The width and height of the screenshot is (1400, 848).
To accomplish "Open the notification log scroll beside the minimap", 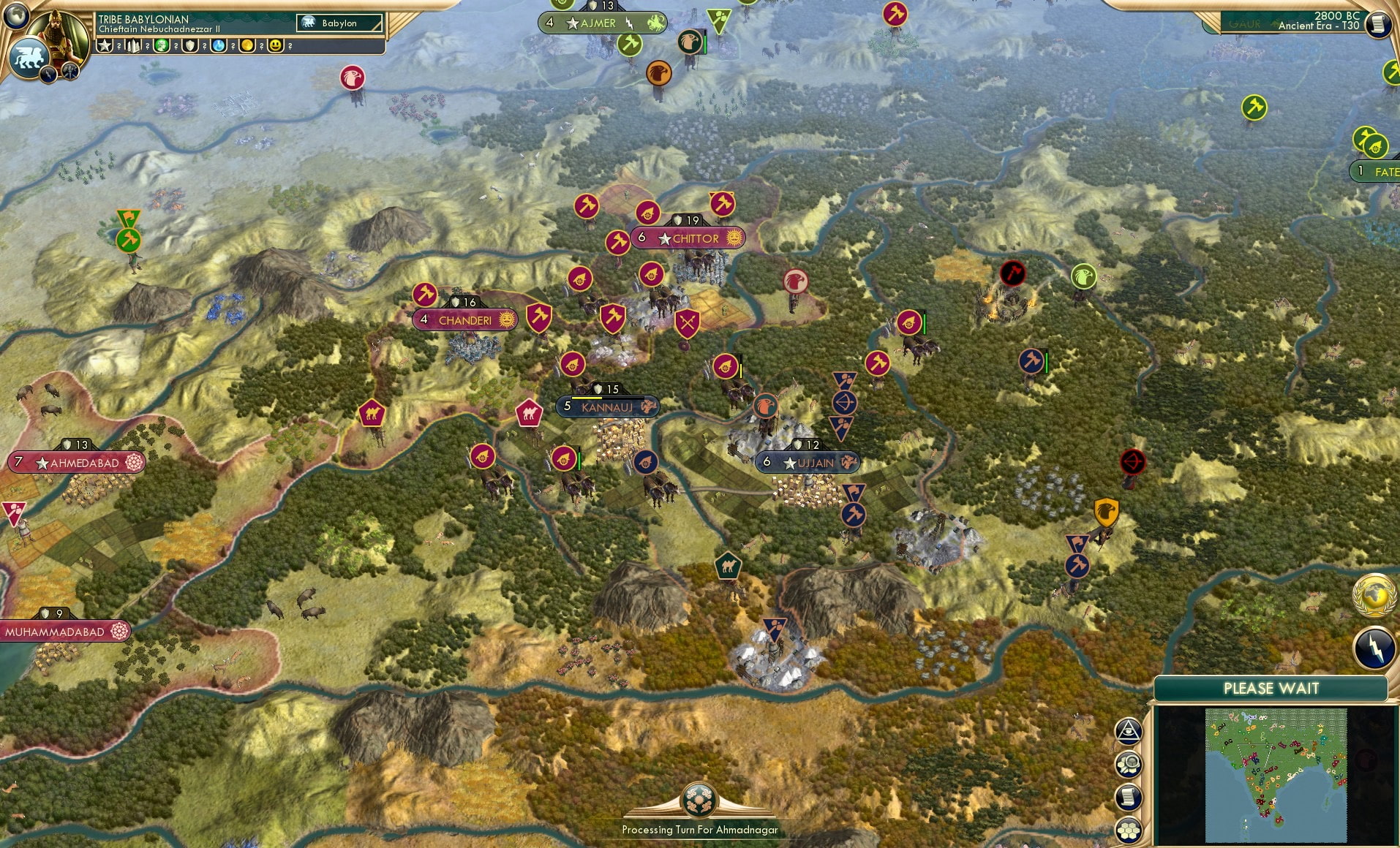I will [1130, 797].
